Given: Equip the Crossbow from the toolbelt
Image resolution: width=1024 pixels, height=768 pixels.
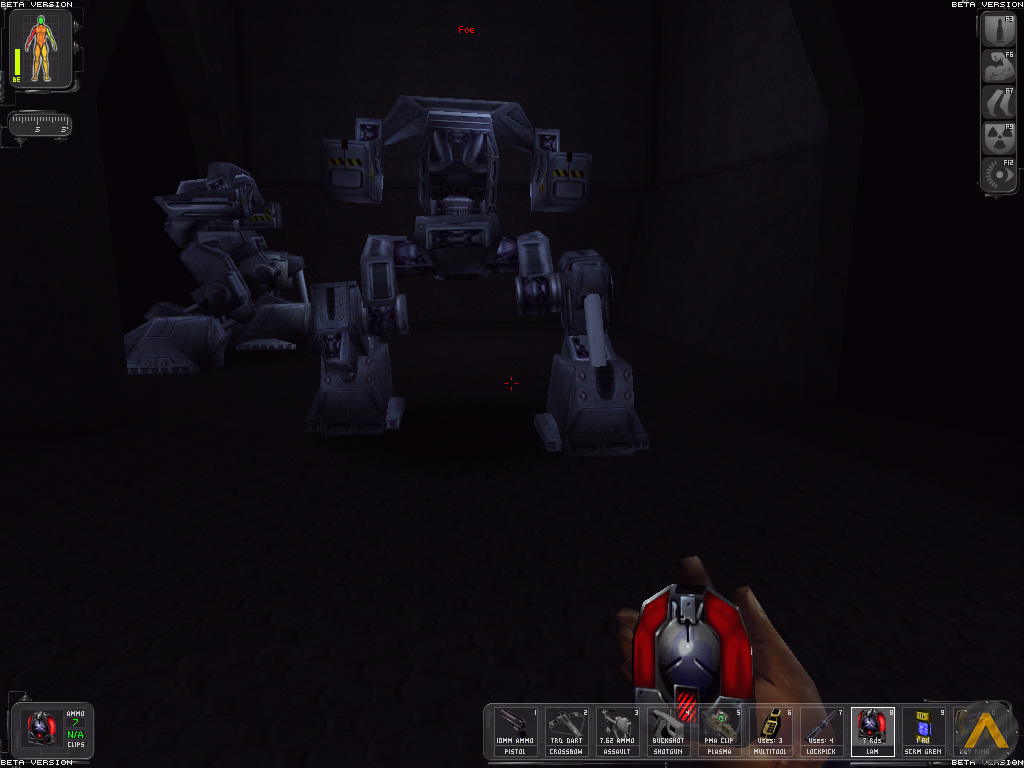Looking at the screenshot, I should (566, 731).
